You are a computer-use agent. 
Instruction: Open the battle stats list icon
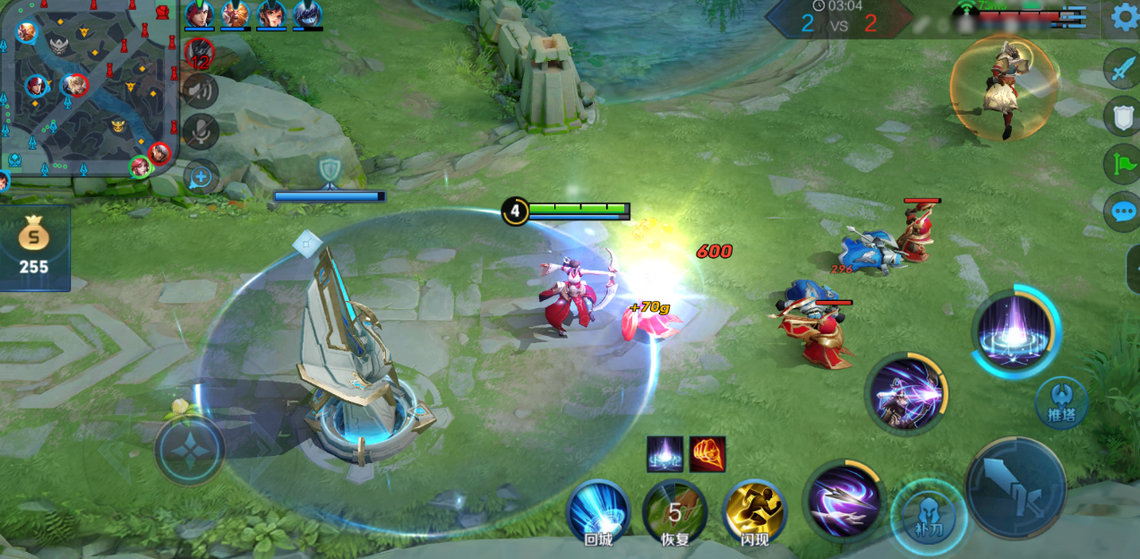tap(1075, 15)
